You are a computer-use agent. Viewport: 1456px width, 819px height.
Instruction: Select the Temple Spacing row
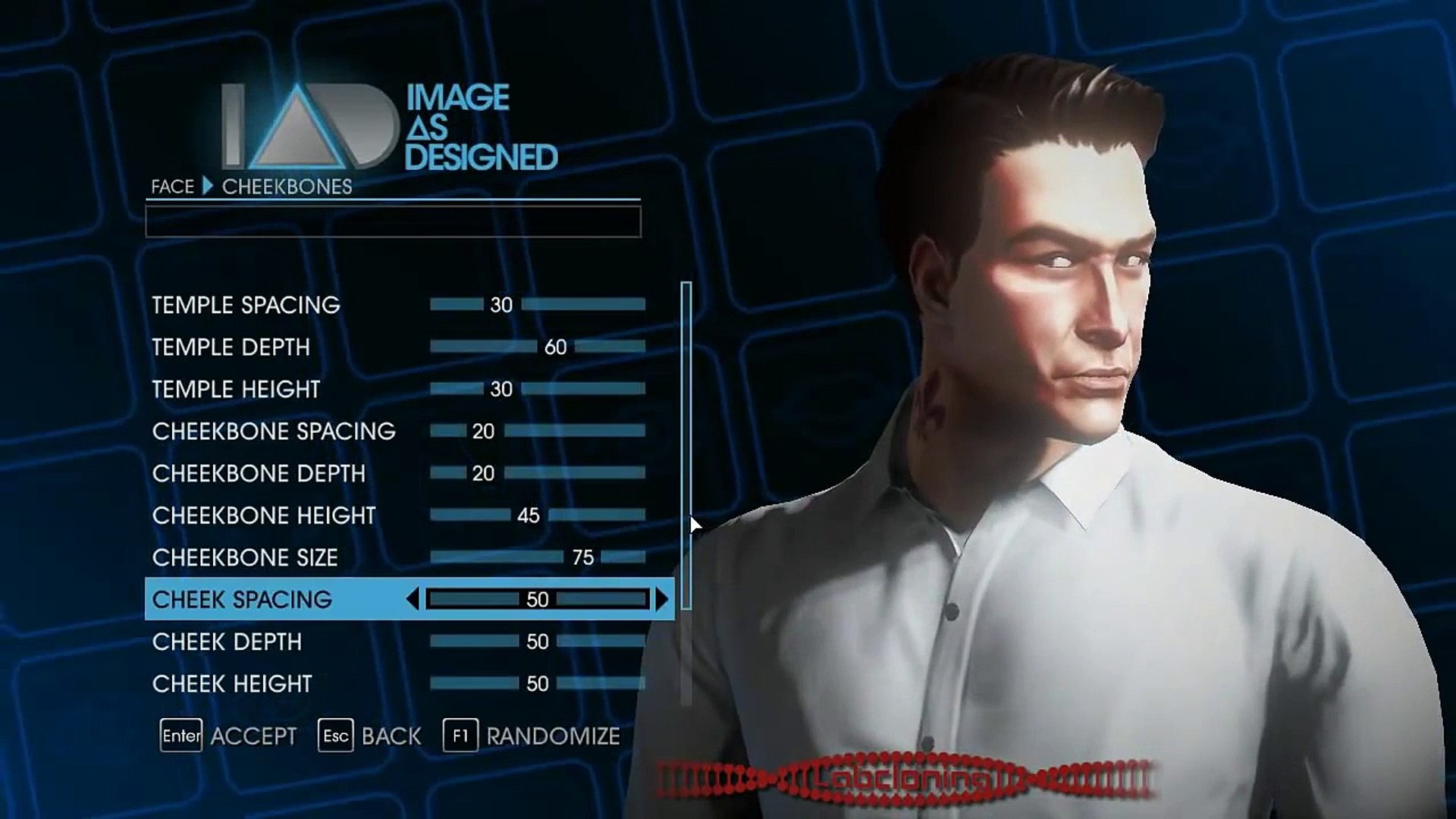coord(246,305)
